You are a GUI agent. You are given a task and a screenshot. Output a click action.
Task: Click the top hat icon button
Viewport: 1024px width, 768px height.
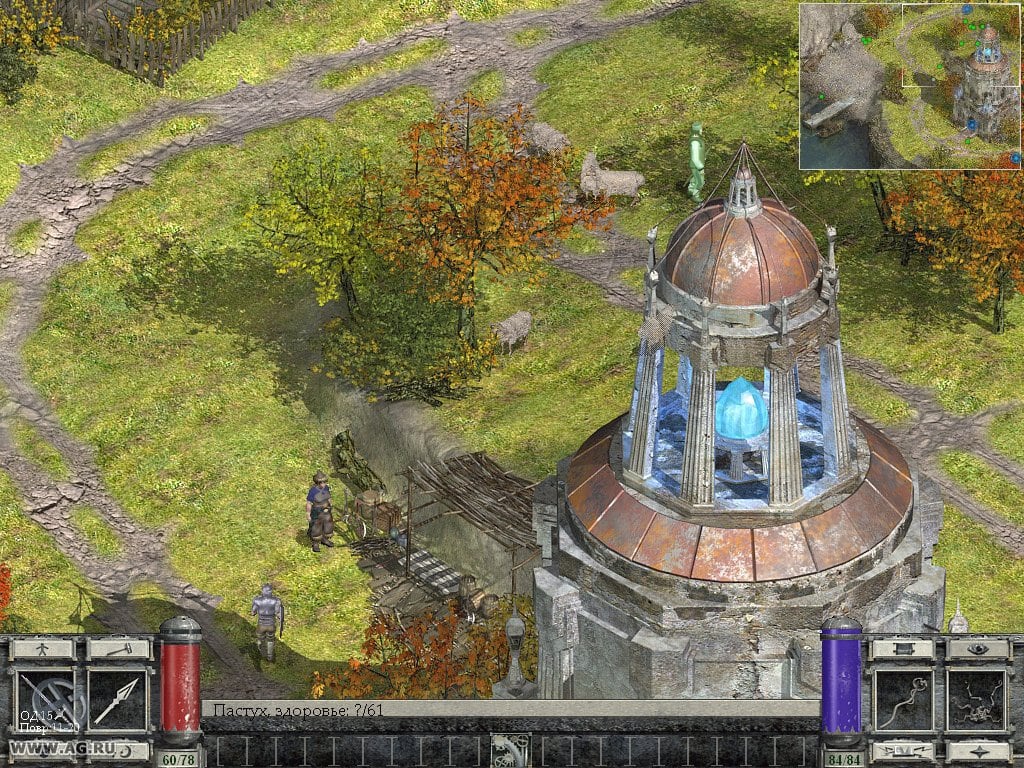click(903, 649)
